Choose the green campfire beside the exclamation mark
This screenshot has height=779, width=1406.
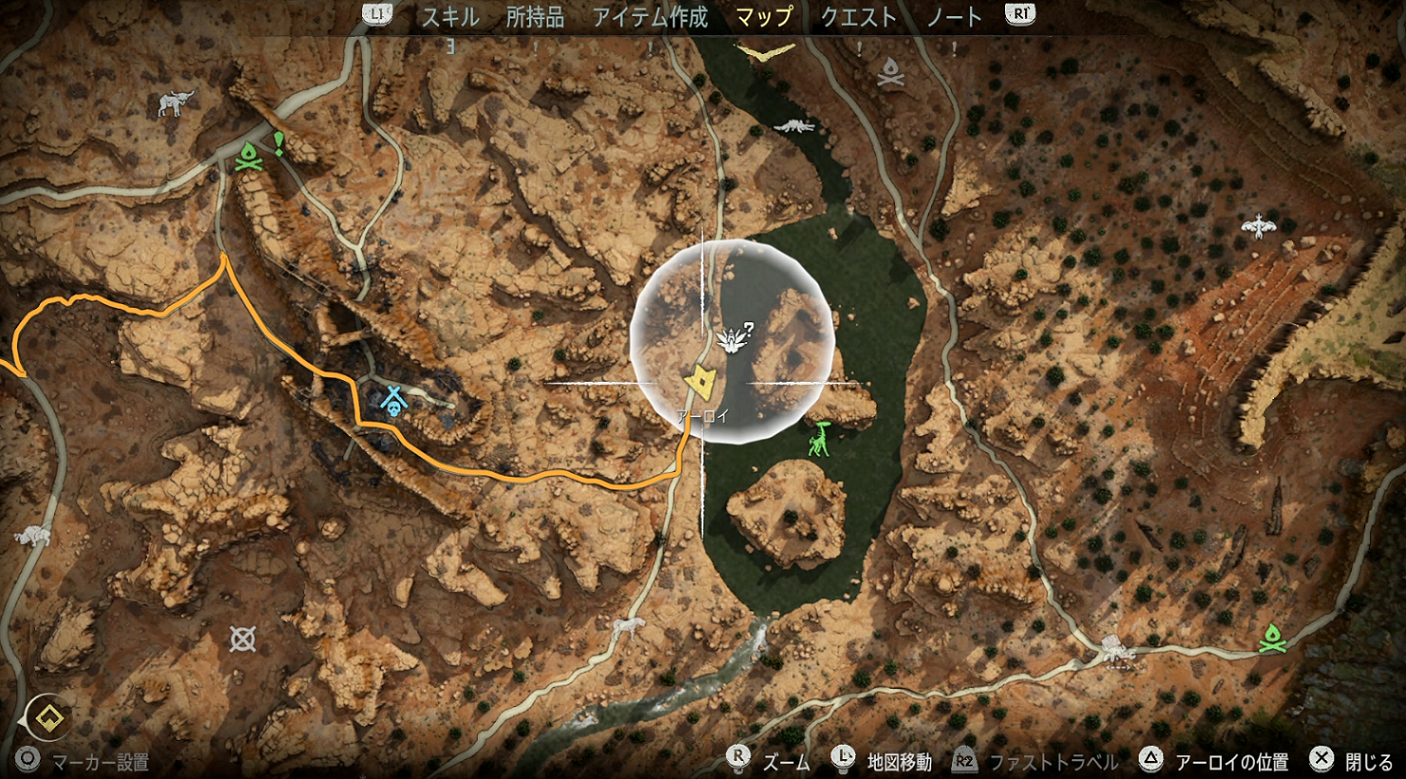[249, 157]
